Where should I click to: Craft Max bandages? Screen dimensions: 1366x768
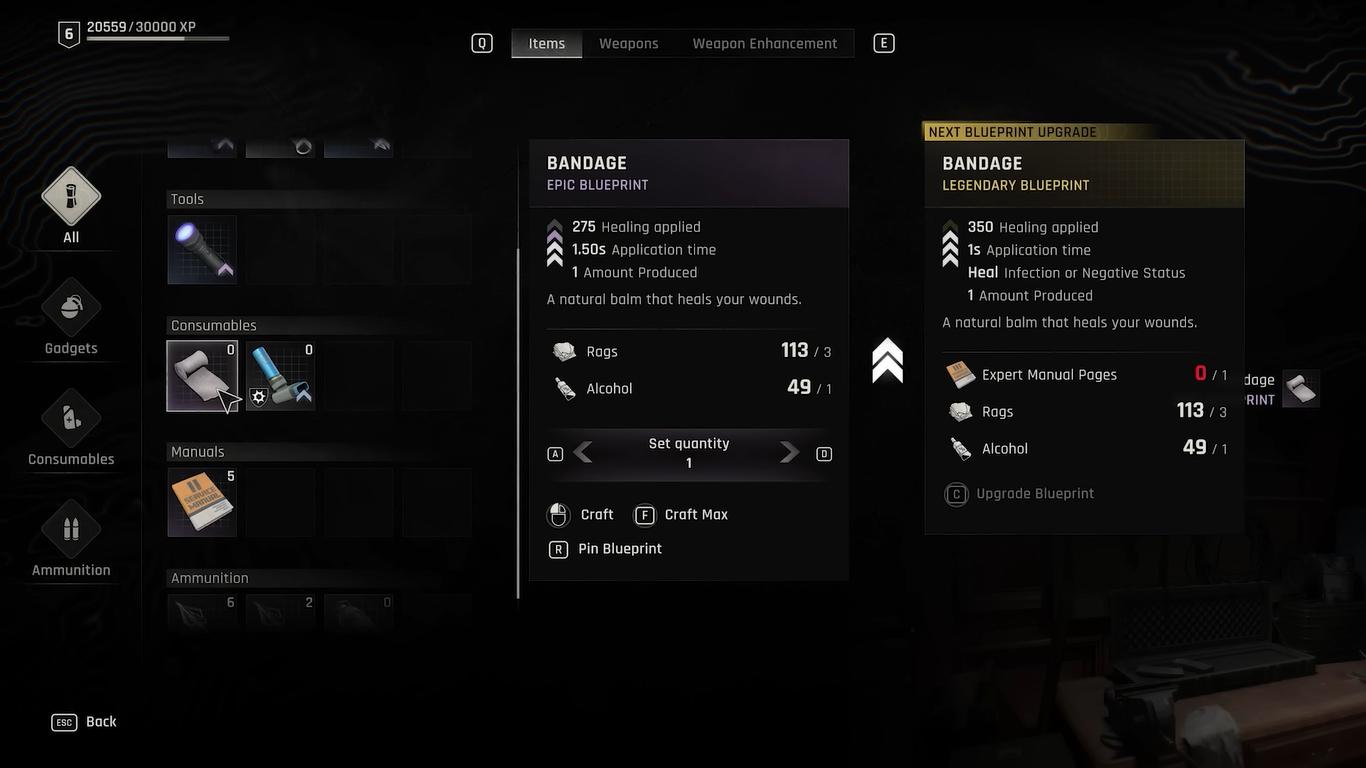tap(682, 515)
